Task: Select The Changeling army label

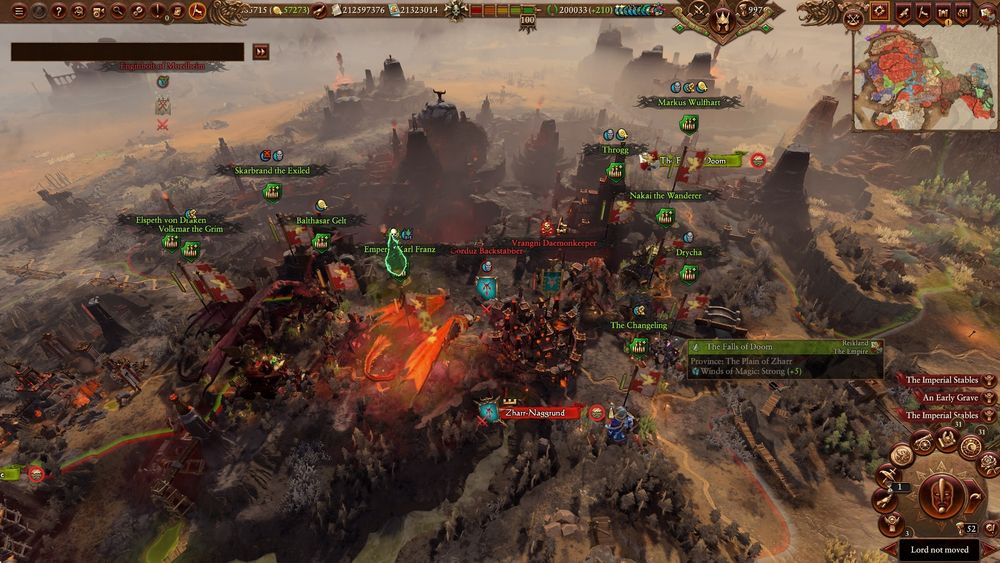Action: [x=638, y=326]
